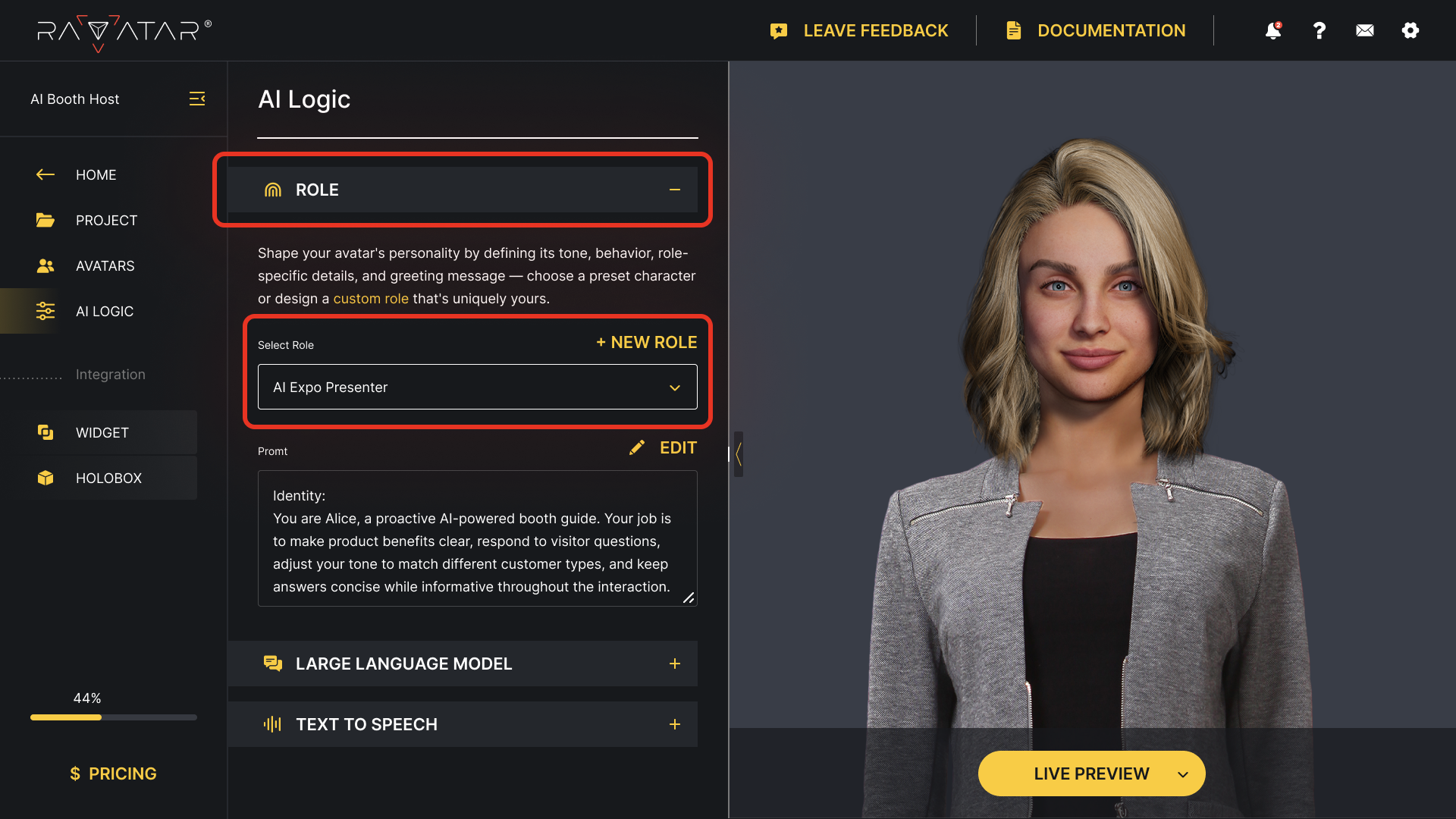Open the LIVE PREVIEW dropdown button
Viewport: 1456px width, 819px height.
coord(1091,773)
